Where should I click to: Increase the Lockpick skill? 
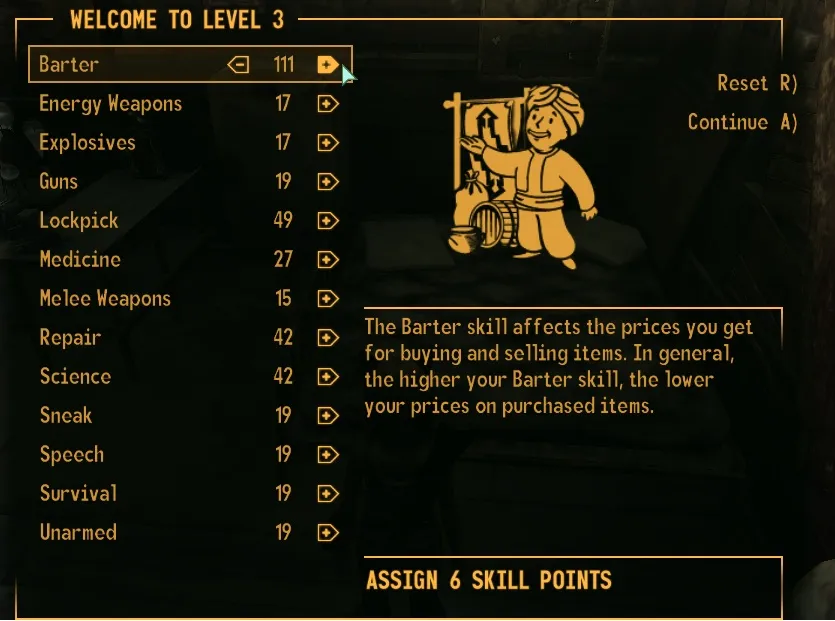(327, 221)
